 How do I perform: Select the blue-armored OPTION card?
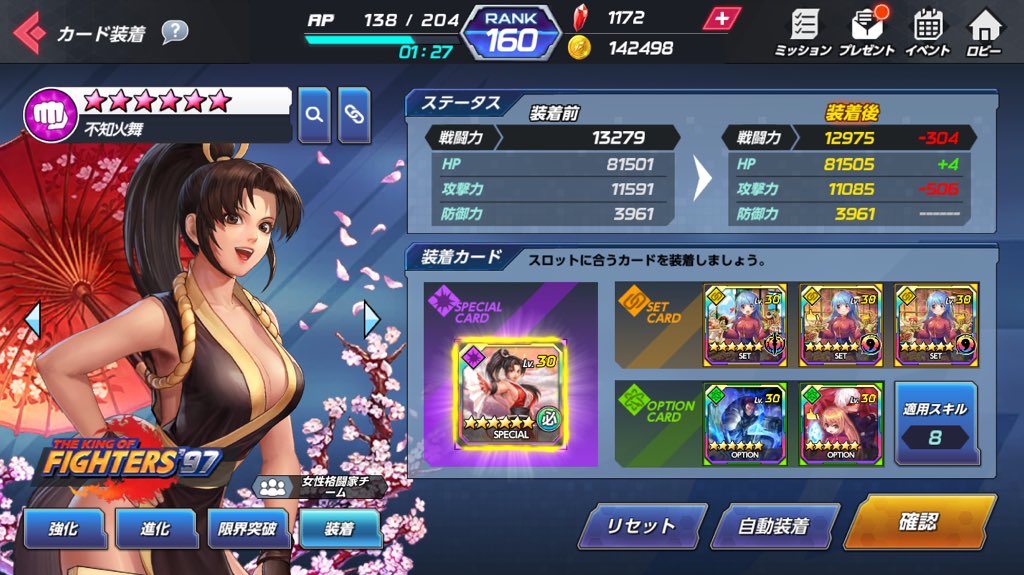click(x=743, y=423)
